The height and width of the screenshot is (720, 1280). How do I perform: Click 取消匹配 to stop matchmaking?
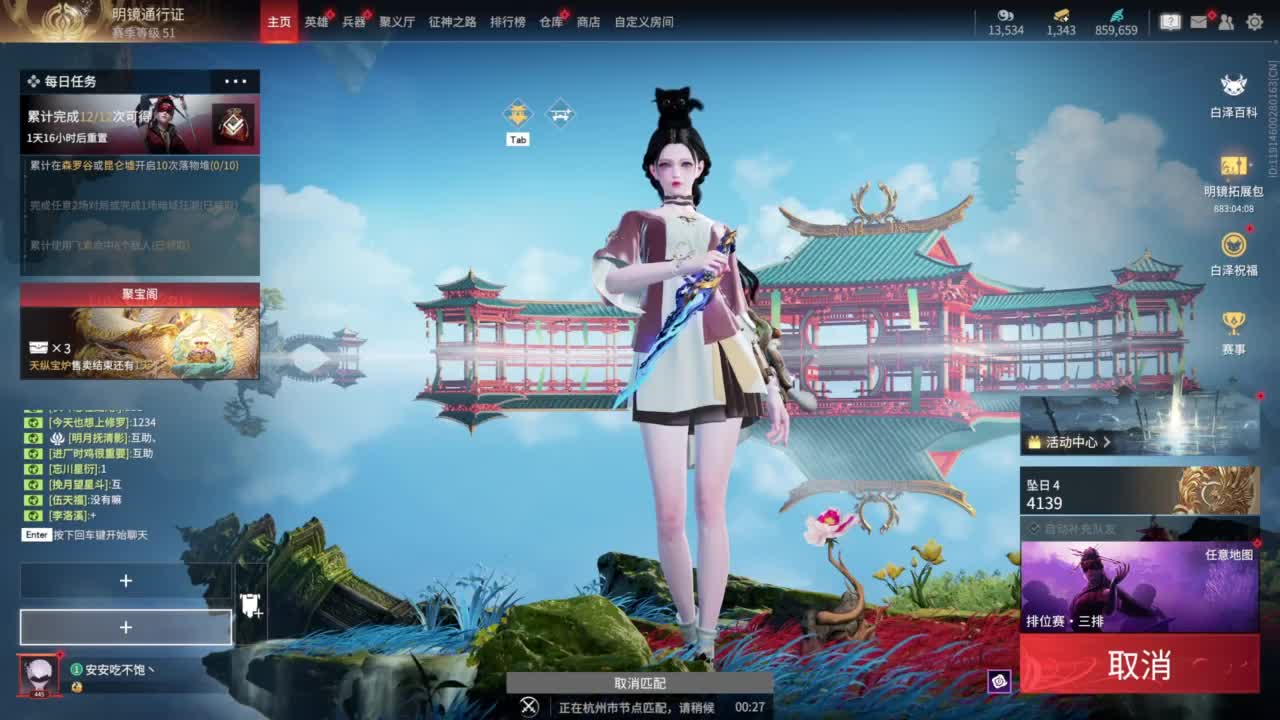pyautogui.click(x=638, y=683)
